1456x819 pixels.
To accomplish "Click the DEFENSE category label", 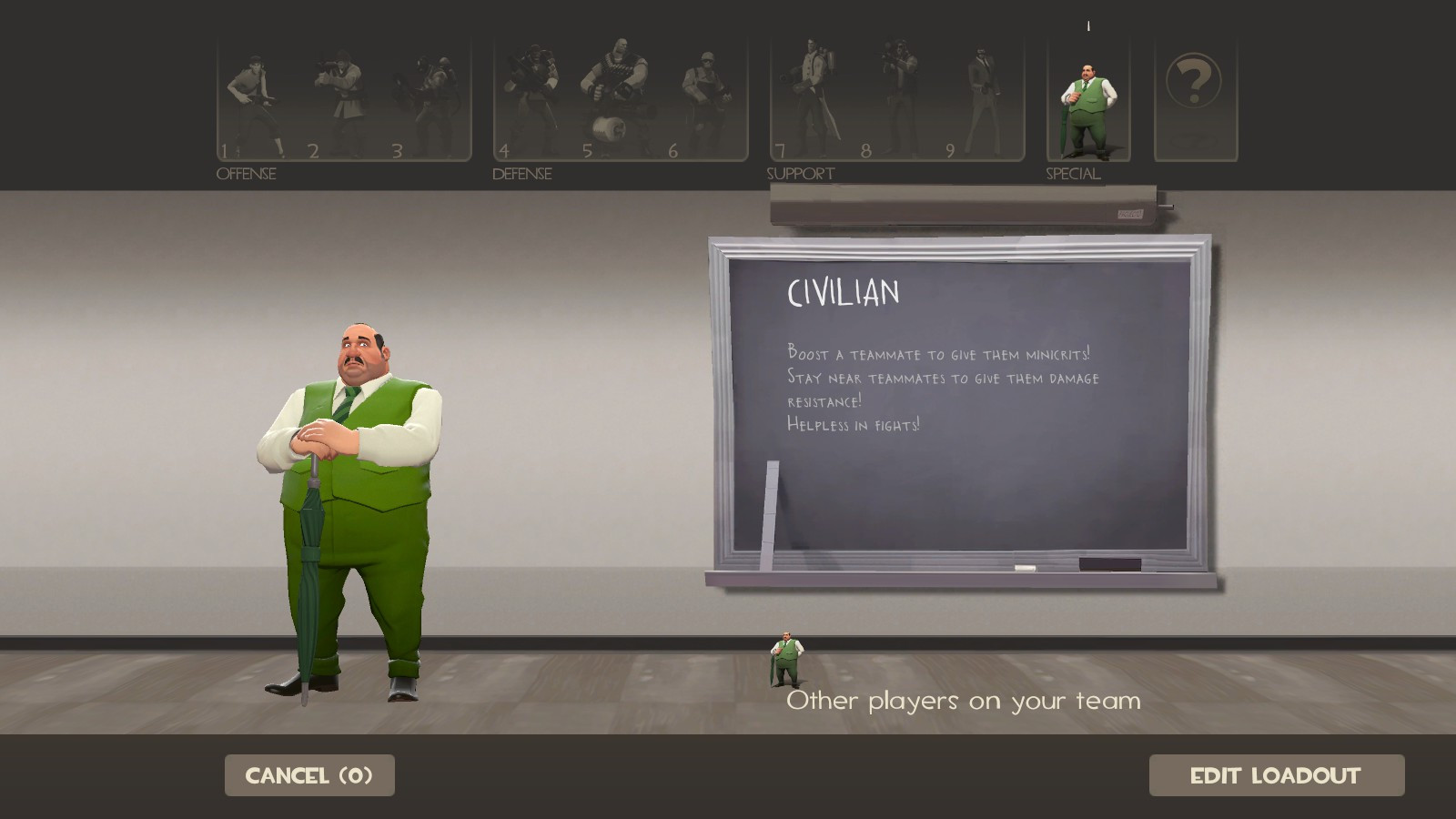I will pyautogui.click(x=522, y=173).
